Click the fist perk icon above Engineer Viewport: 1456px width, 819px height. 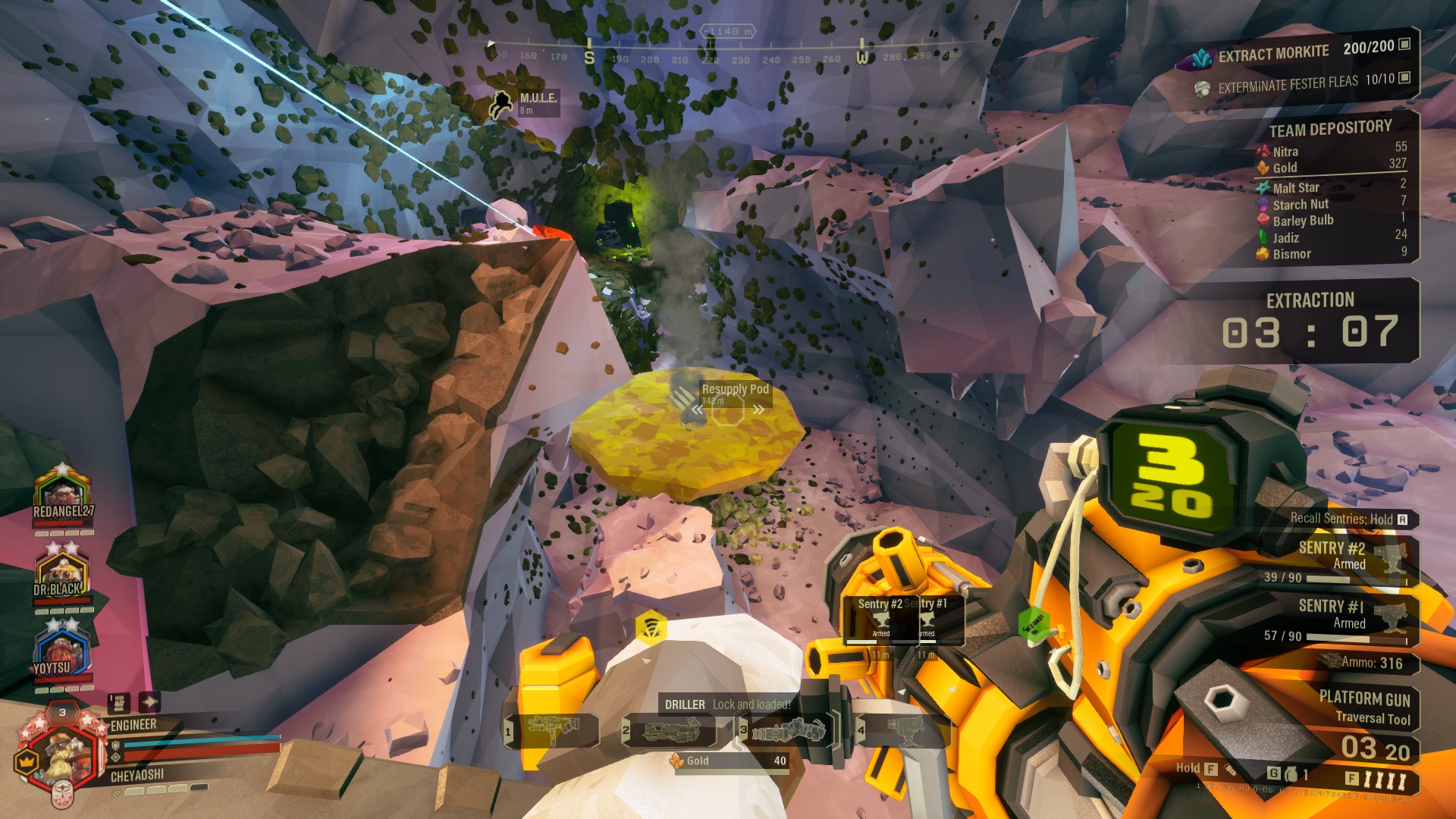[118, 701]
